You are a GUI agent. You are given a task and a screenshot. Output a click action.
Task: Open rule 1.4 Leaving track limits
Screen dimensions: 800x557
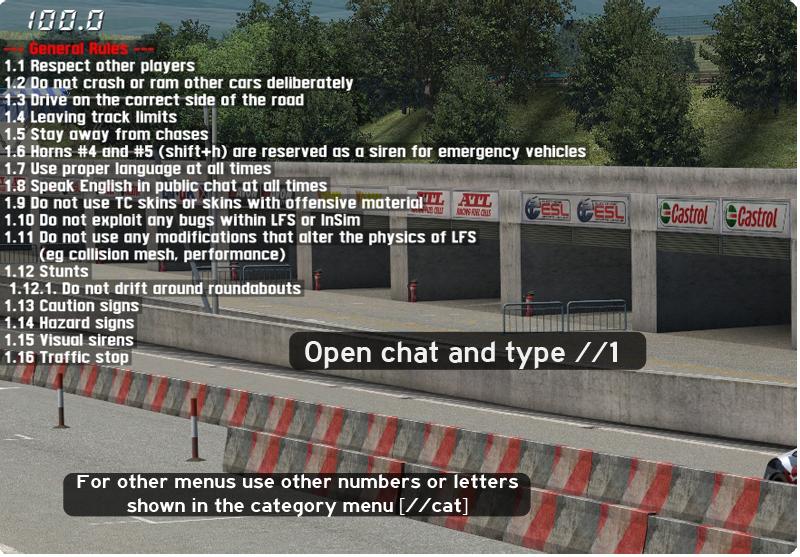pyautogui.click(x=91, y=117)
